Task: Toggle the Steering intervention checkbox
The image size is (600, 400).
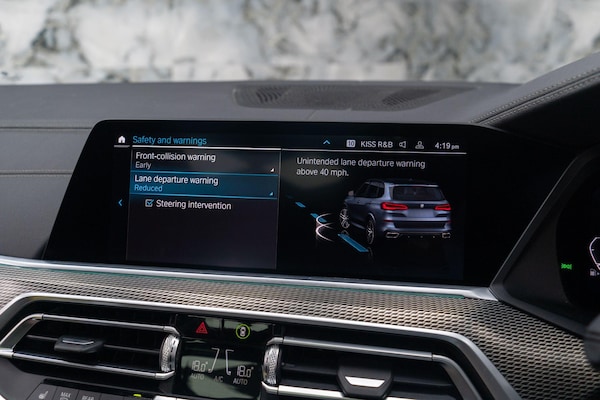Action: (149, 204)
